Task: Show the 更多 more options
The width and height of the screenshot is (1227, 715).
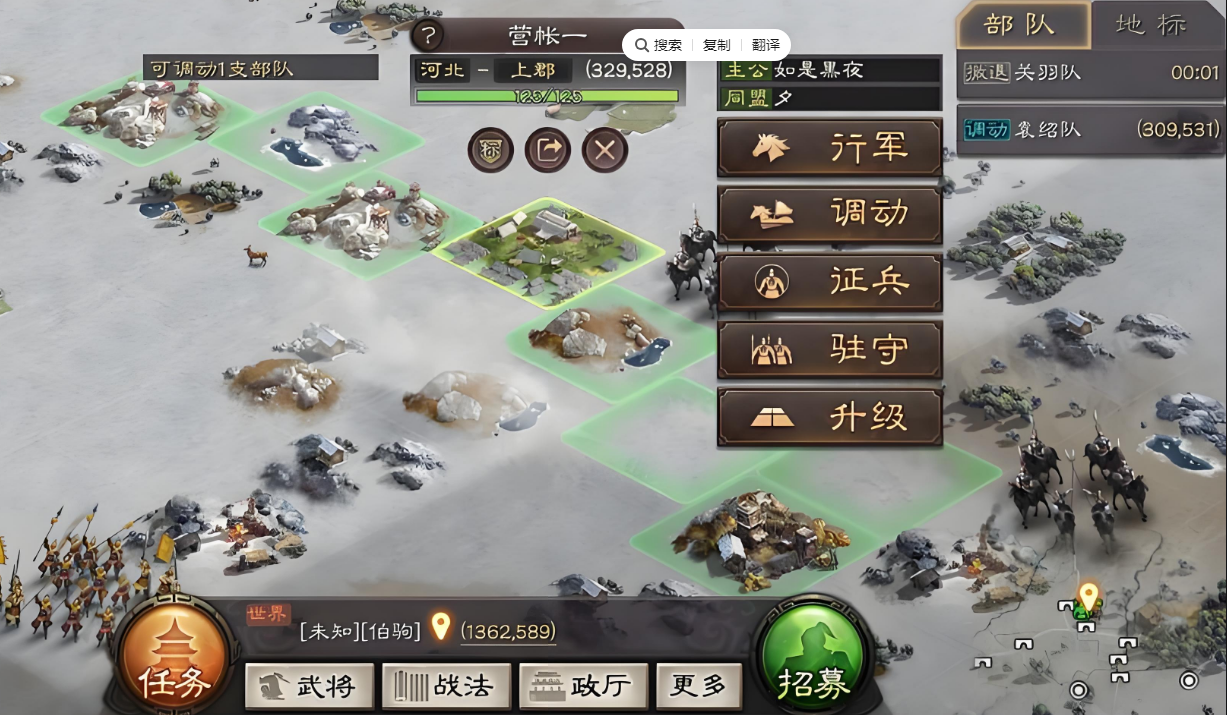Action: pos(699,686)
